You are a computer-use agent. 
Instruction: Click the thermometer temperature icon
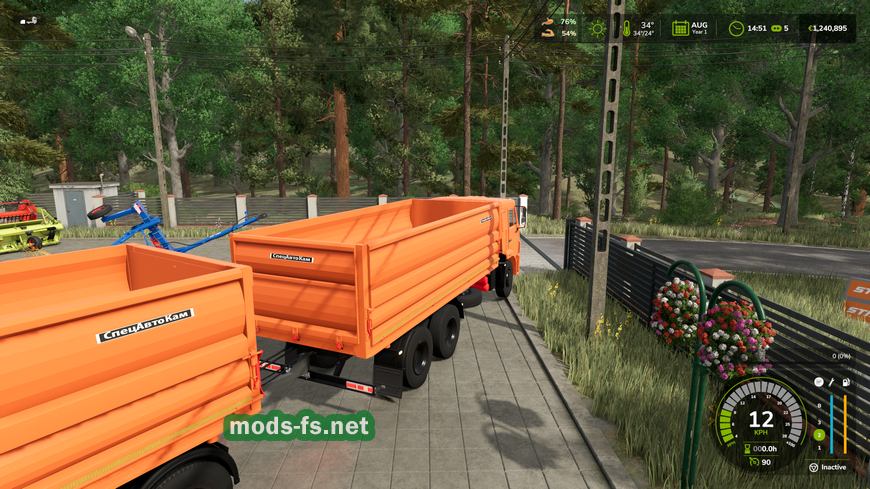click(x=627, y=28)
